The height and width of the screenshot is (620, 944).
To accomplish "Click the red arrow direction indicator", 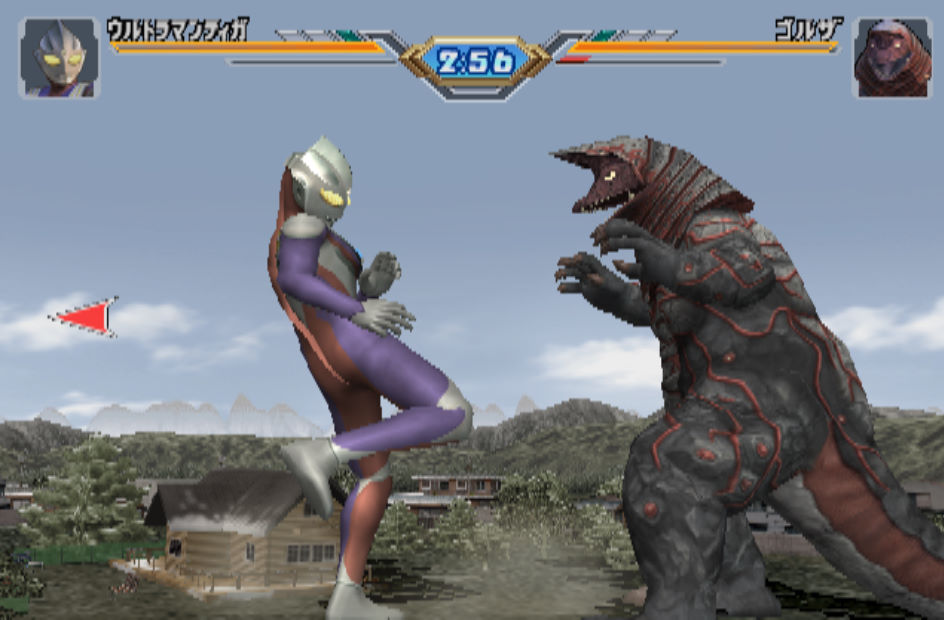I will coord(87,317).
